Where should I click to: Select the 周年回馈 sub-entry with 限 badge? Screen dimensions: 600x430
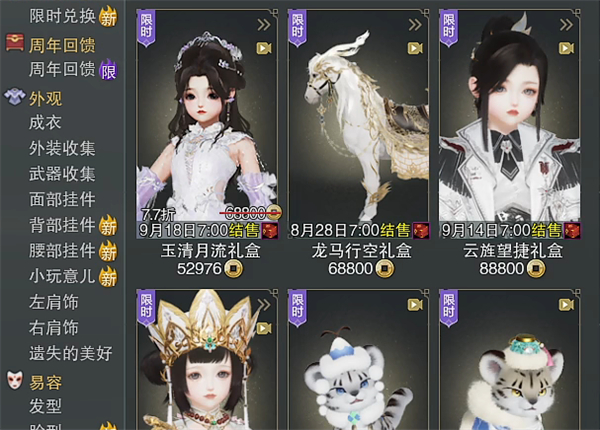(62, 69)
